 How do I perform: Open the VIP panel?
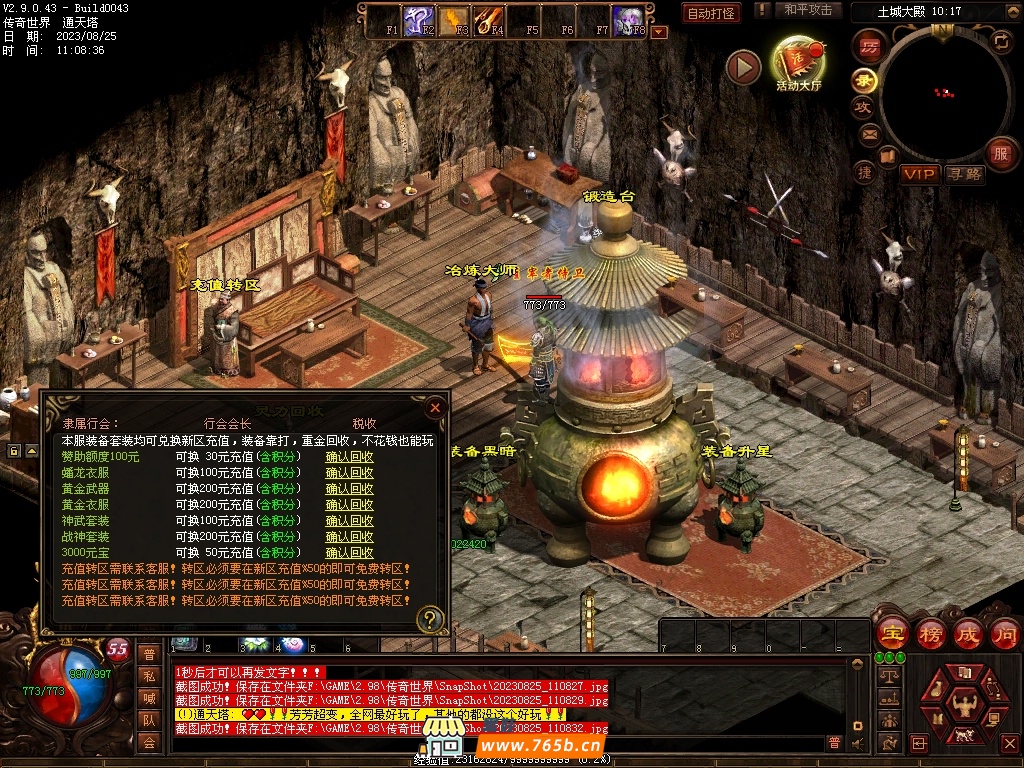click(919, 174)
